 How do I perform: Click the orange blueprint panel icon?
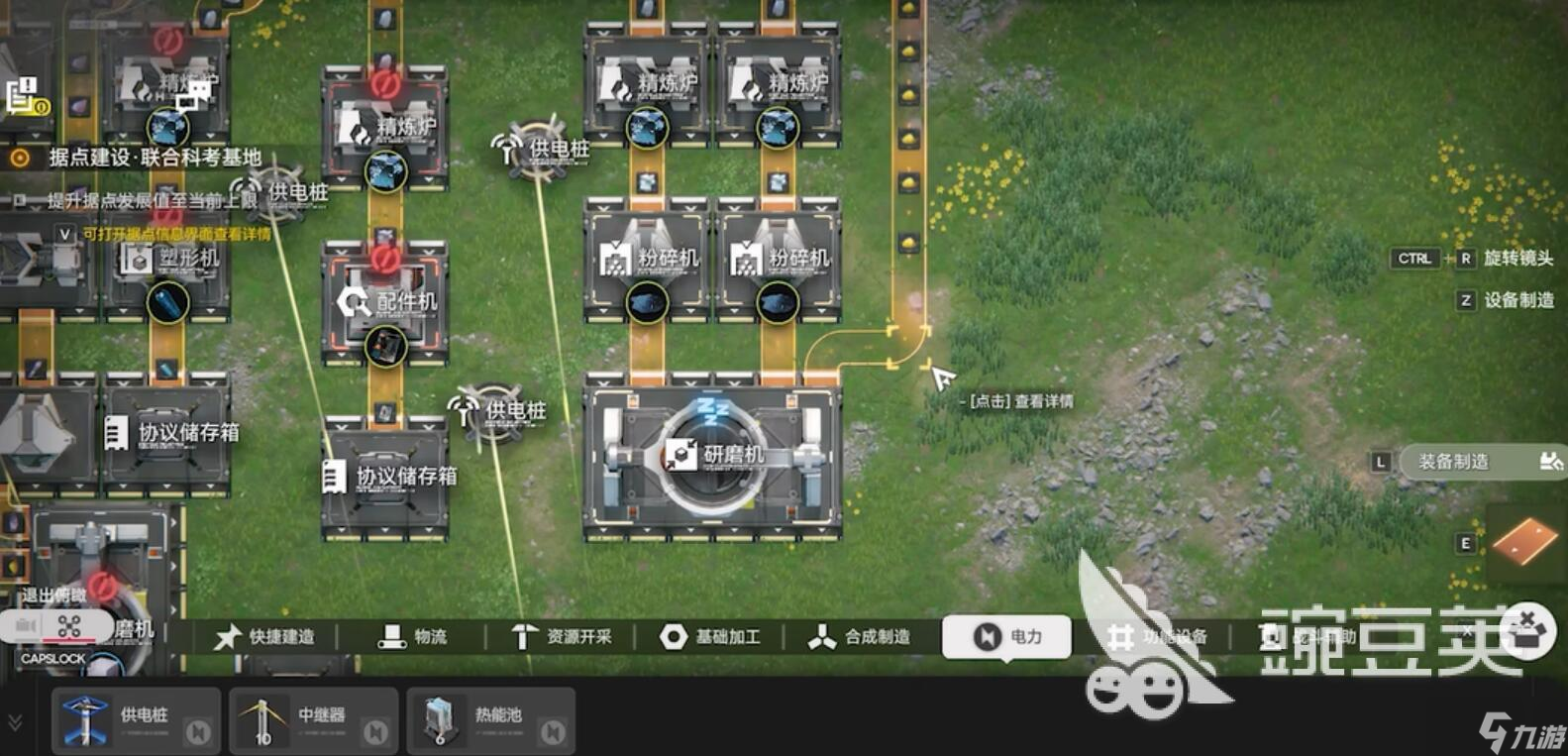[1525, 541]
